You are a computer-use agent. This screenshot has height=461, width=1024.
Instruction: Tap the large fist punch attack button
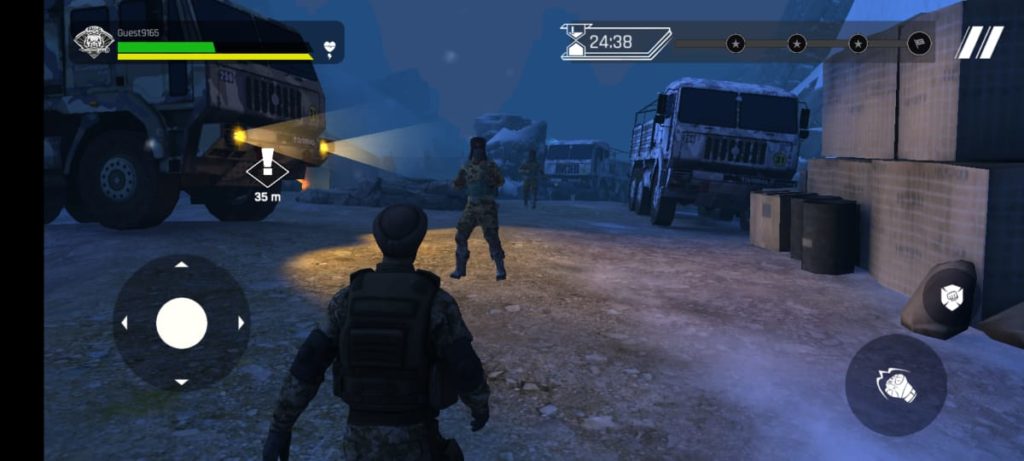tap(896, 384)
